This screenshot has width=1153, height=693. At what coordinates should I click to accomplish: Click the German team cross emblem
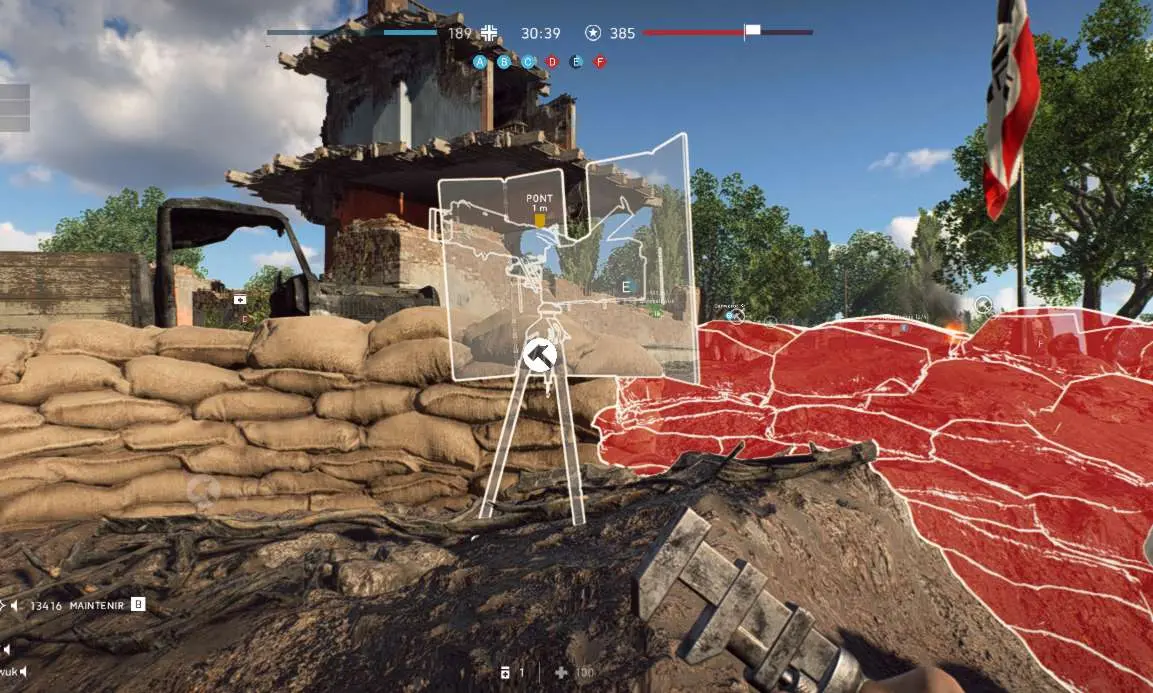(489, 33)
